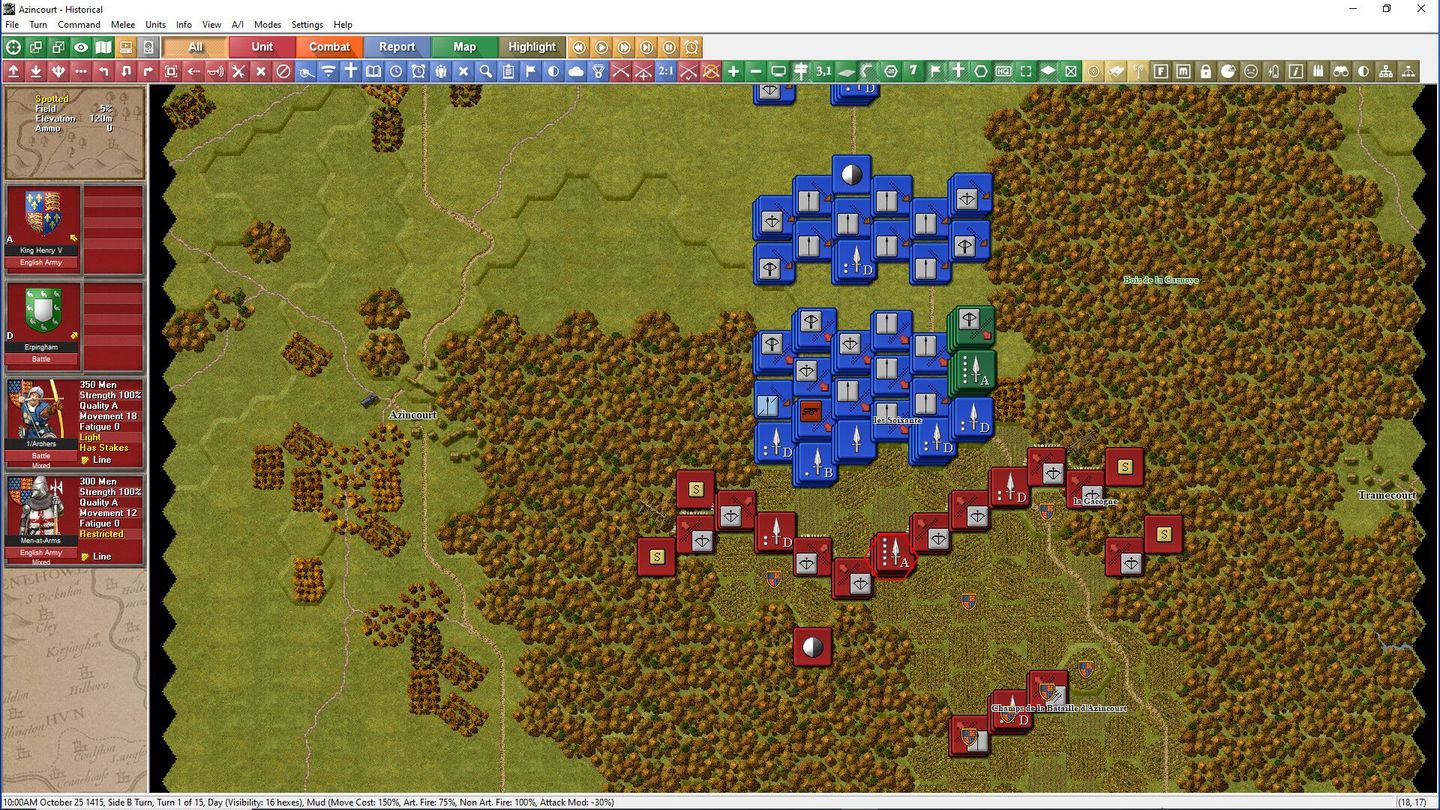Open the clipboard report icon
This screenshot has width=1440, height=810.
pyautogui.click(x=509, y=72)
